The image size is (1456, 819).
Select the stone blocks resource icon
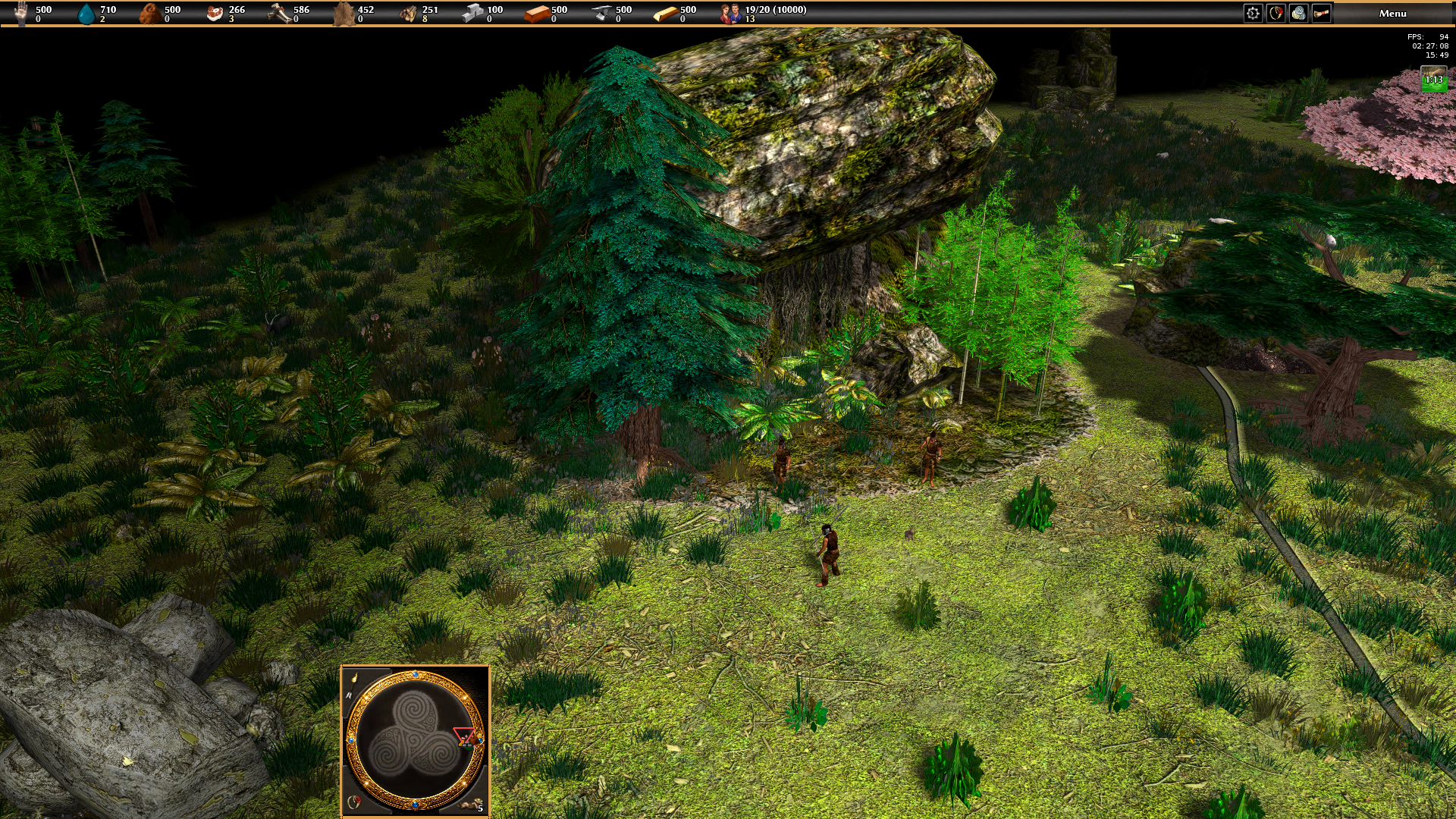472,14
